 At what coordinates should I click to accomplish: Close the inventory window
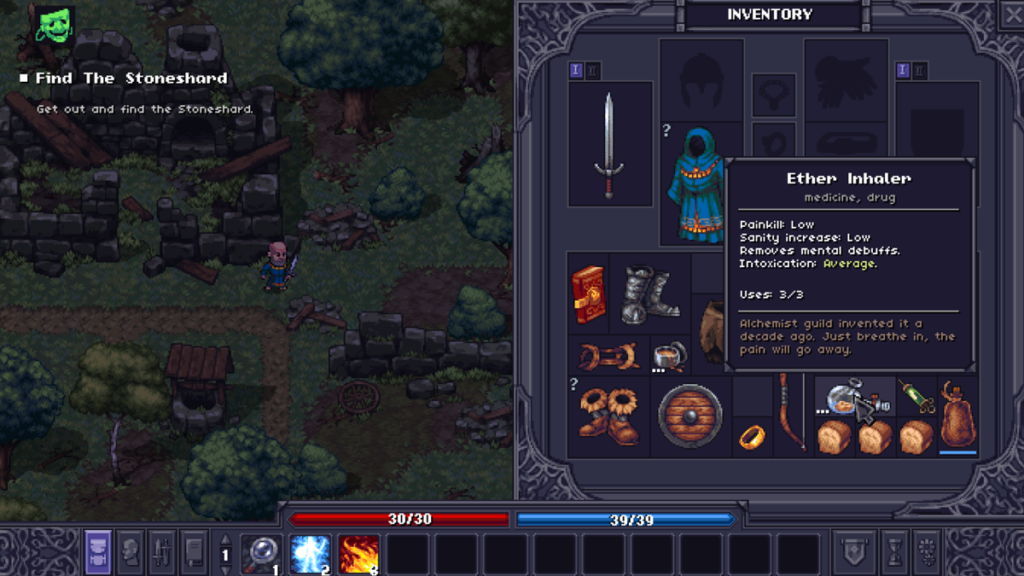1012,13
